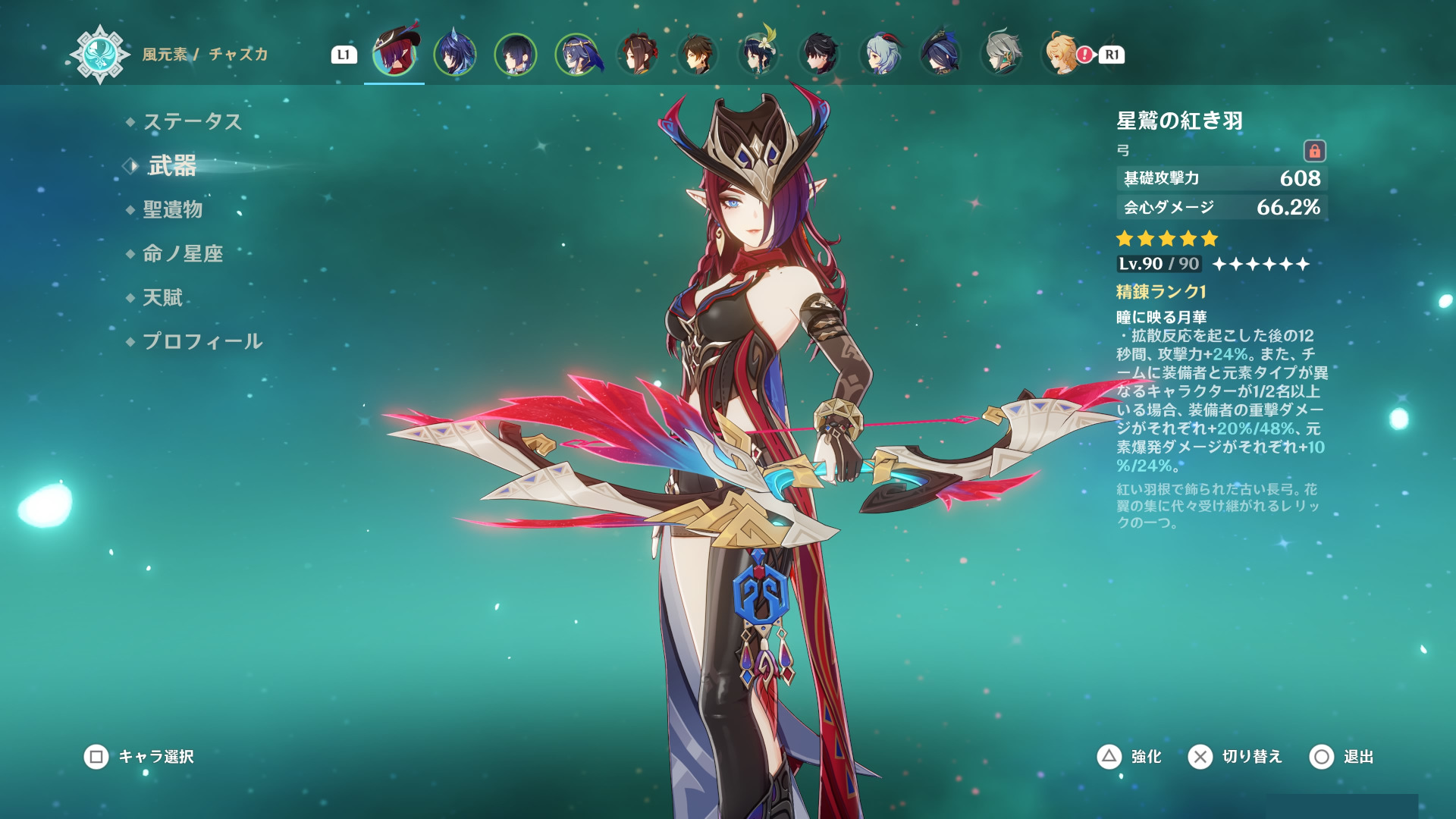Select Alhaitham's grey-haired portrait
This screenshot has width=1456, height=819.
[x=1001, y=55]
